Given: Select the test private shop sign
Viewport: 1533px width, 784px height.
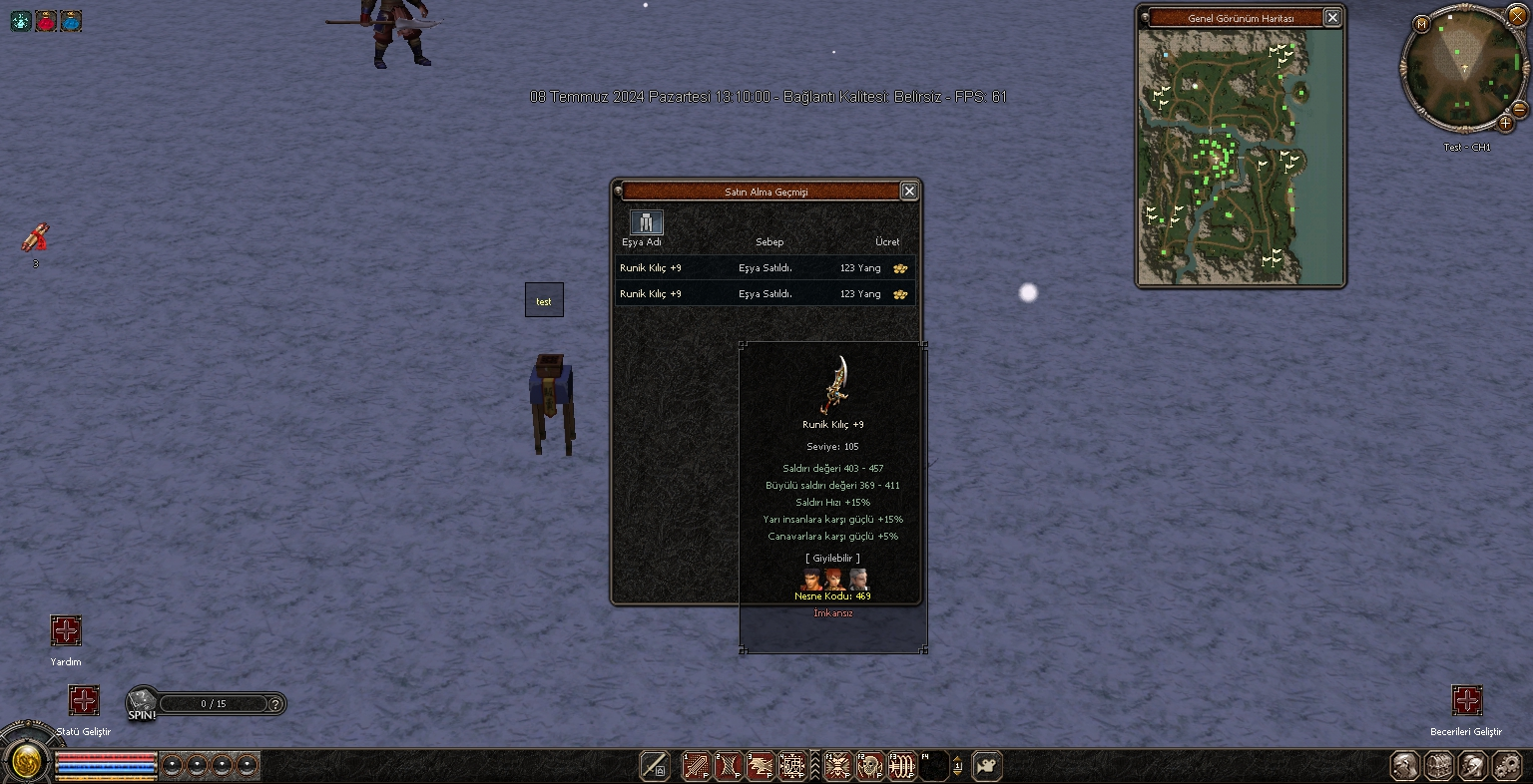Looking at the screenshot, I should pos(544,300).
